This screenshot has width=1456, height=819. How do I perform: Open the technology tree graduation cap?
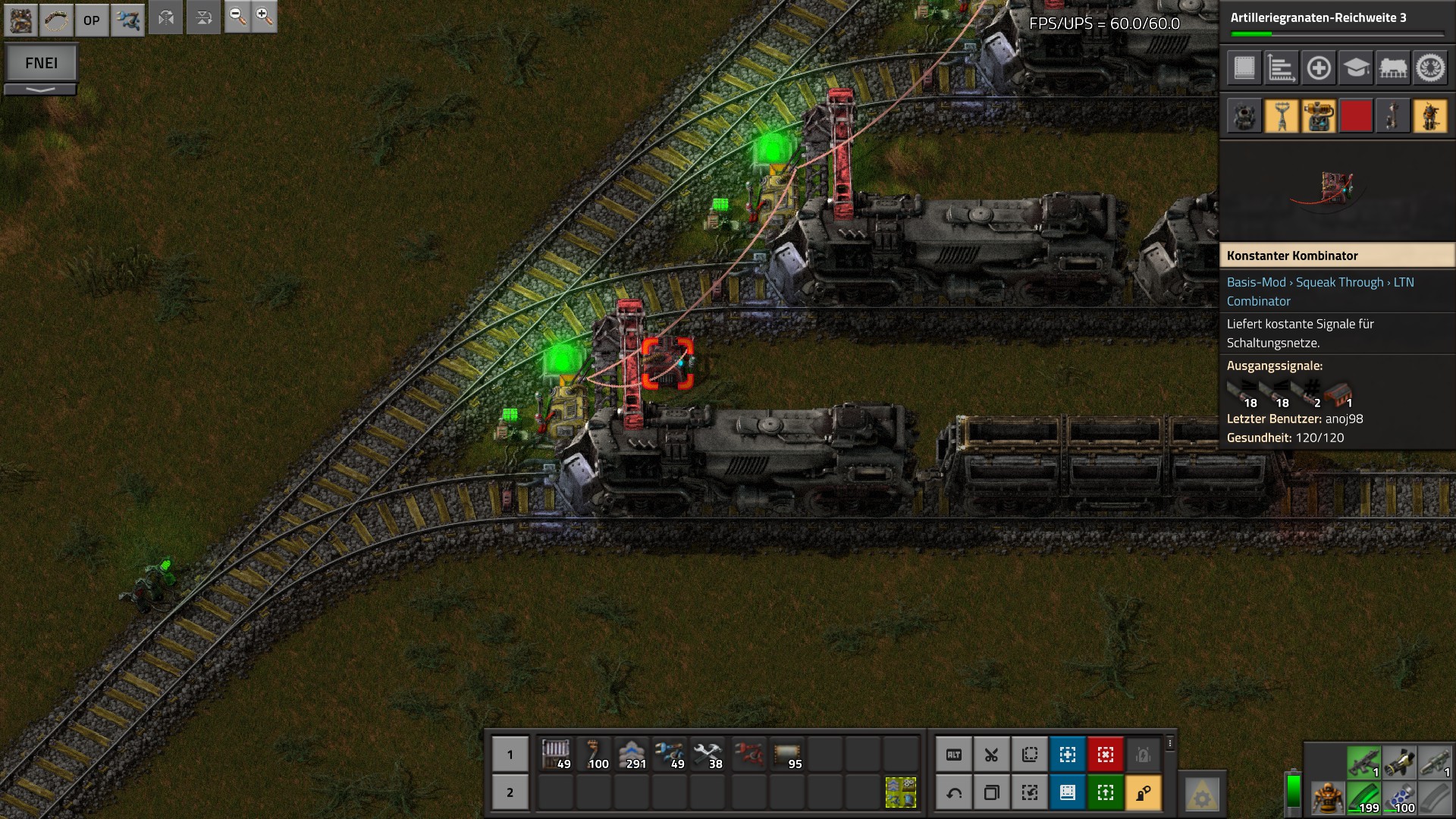coord(1356,68)
